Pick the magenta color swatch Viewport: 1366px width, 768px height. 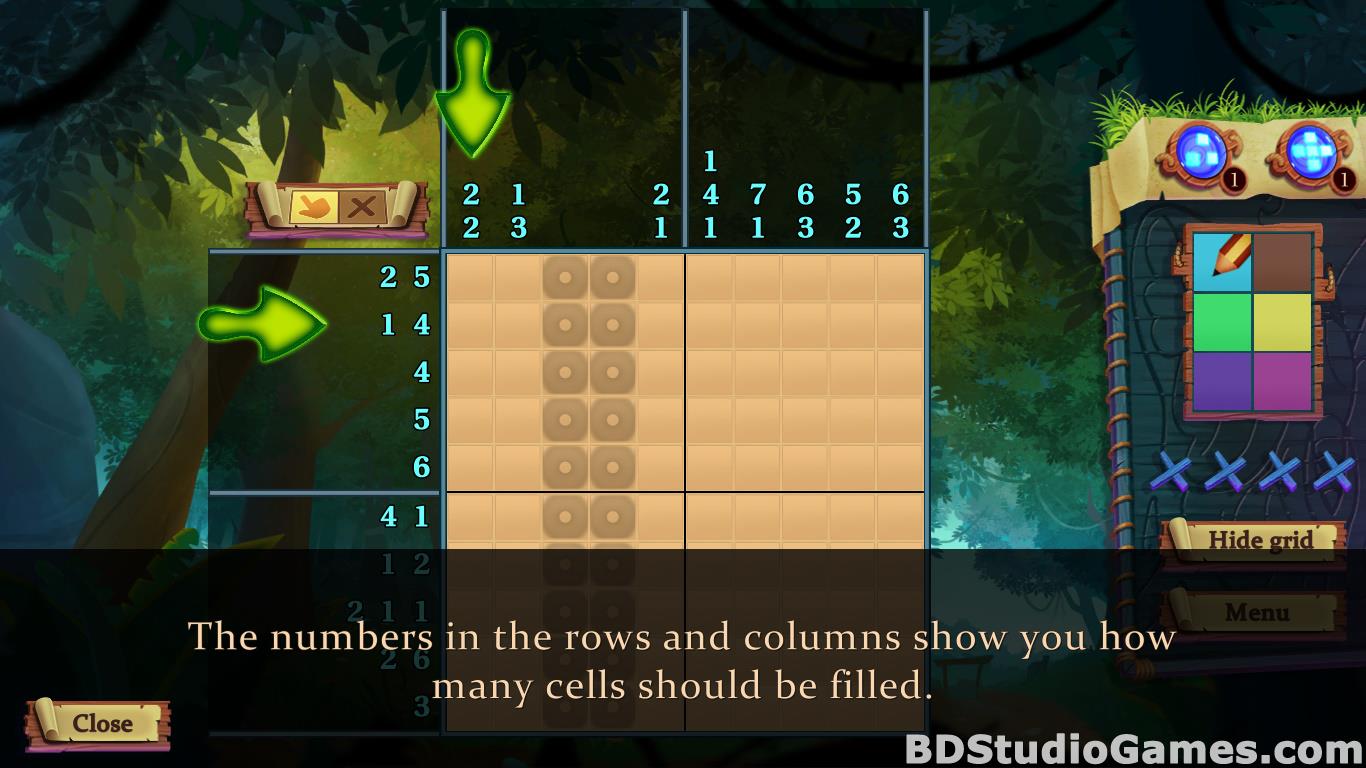click(1282, 381)
